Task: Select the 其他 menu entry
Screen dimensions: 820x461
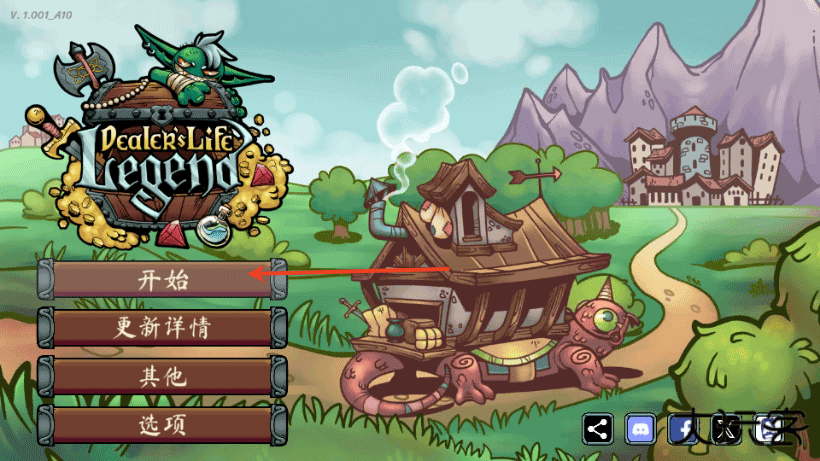Action: (x=162, y=376)
